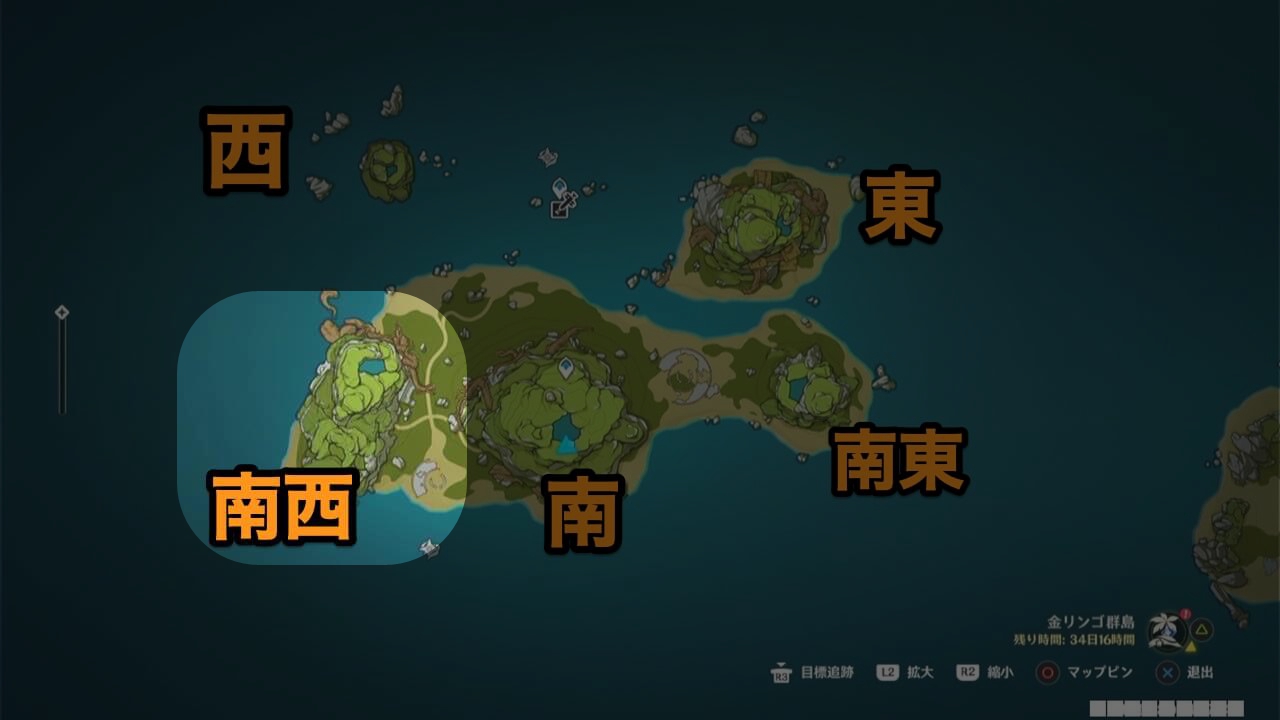
Task: Click the × exit circle icon
Action: (1168, 672)
